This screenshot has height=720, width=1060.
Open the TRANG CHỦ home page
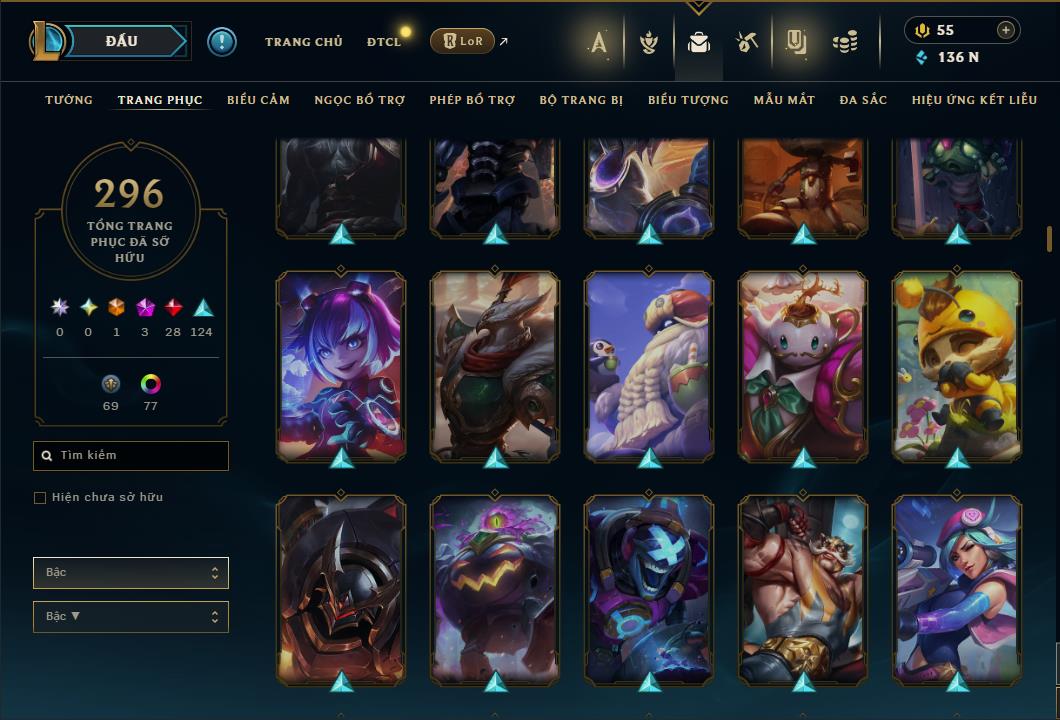tap(303, 42)
